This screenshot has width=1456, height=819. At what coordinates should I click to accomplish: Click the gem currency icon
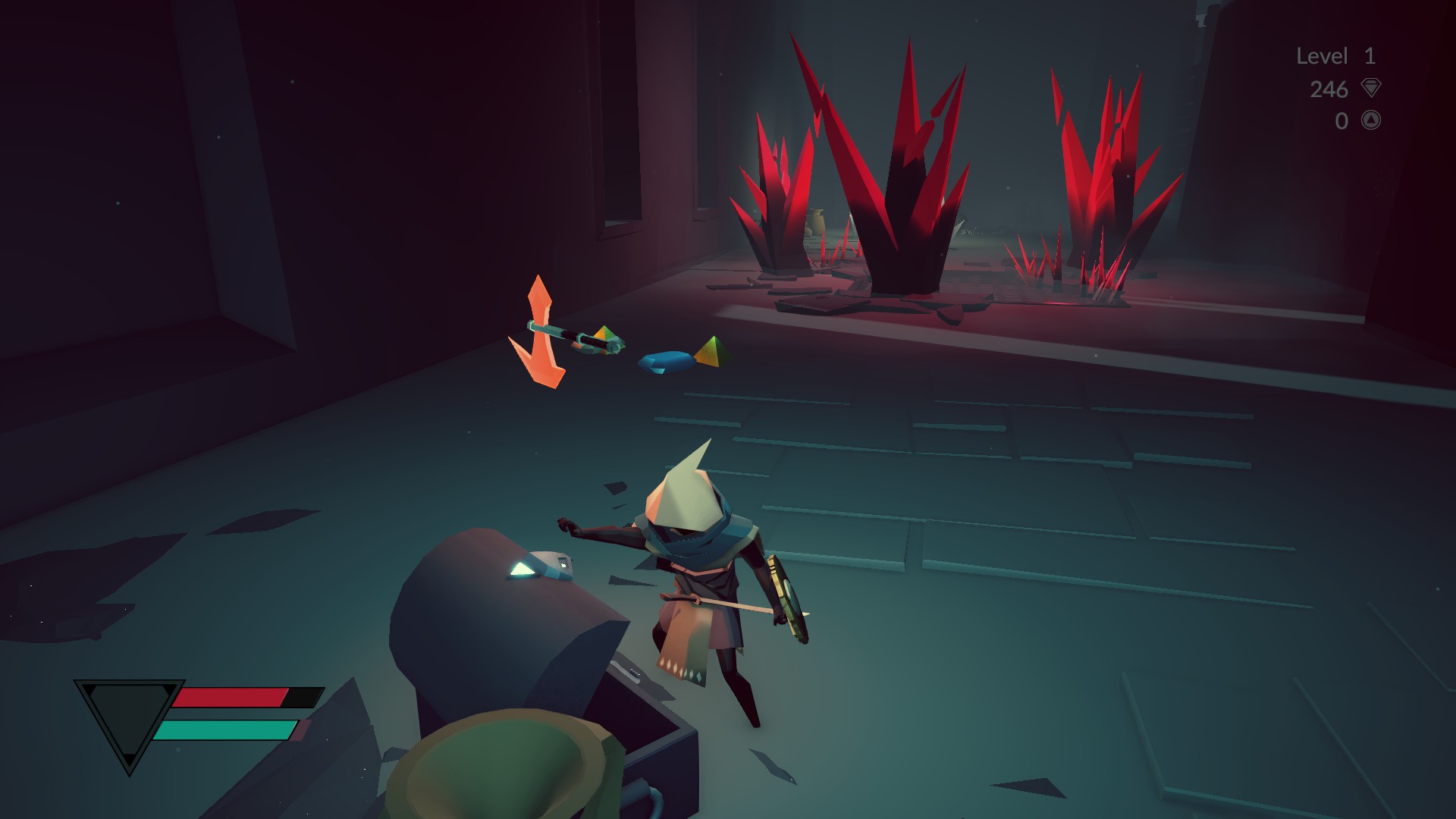[1370, 89]
